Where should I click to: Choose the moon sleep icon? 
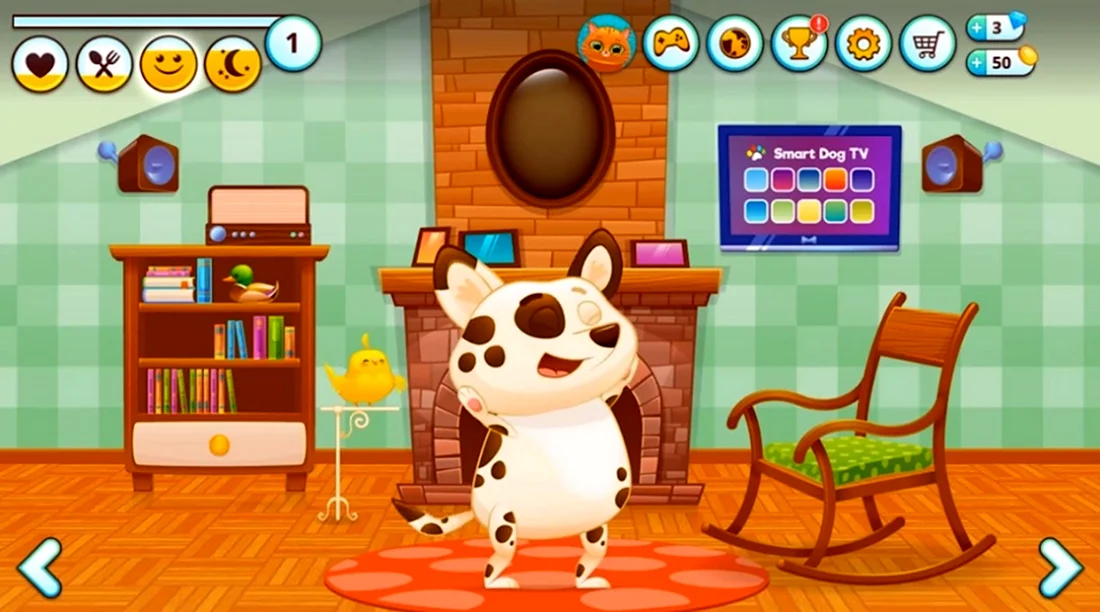[x=233, y=65]
